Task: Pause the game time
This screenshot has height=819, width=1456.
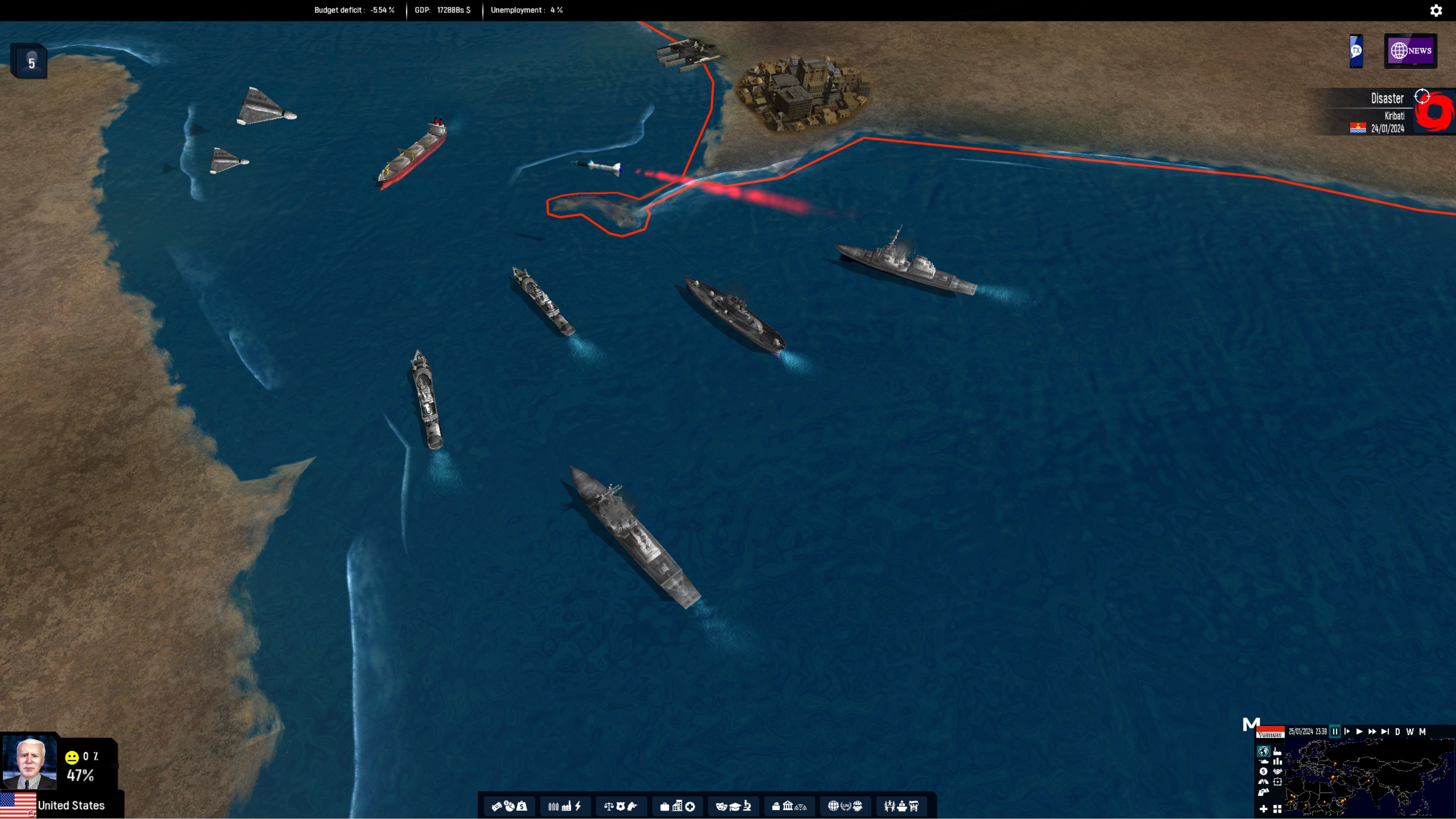Action: point(1335,731)
